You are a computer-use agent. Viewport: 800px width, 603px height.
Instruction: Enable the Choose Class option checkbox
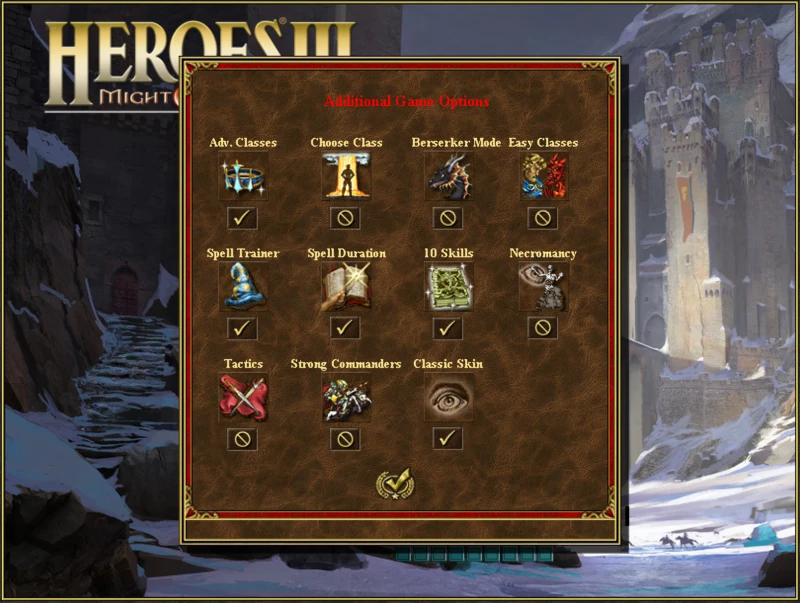pyautogui.click(x=345, y=217)
